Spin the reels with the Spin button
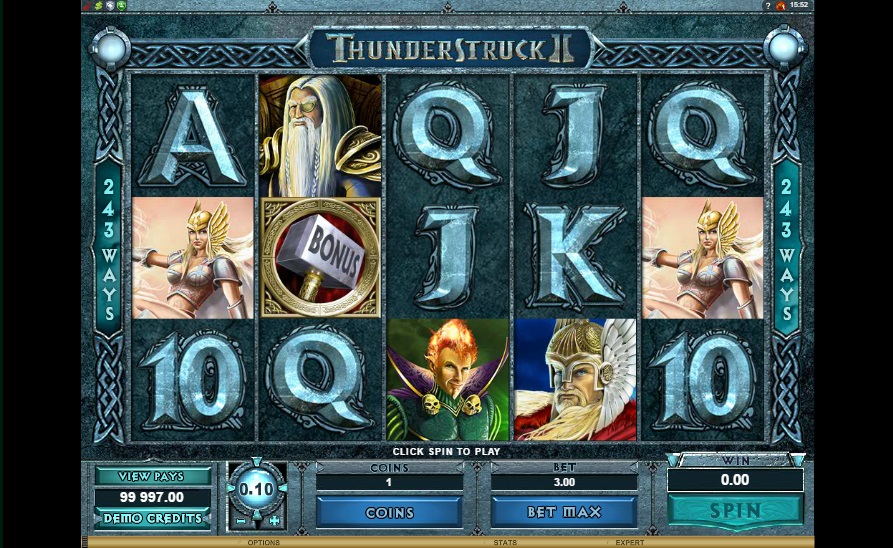The image size is (893, 548). pyautogui.click(x=734, y=510)
